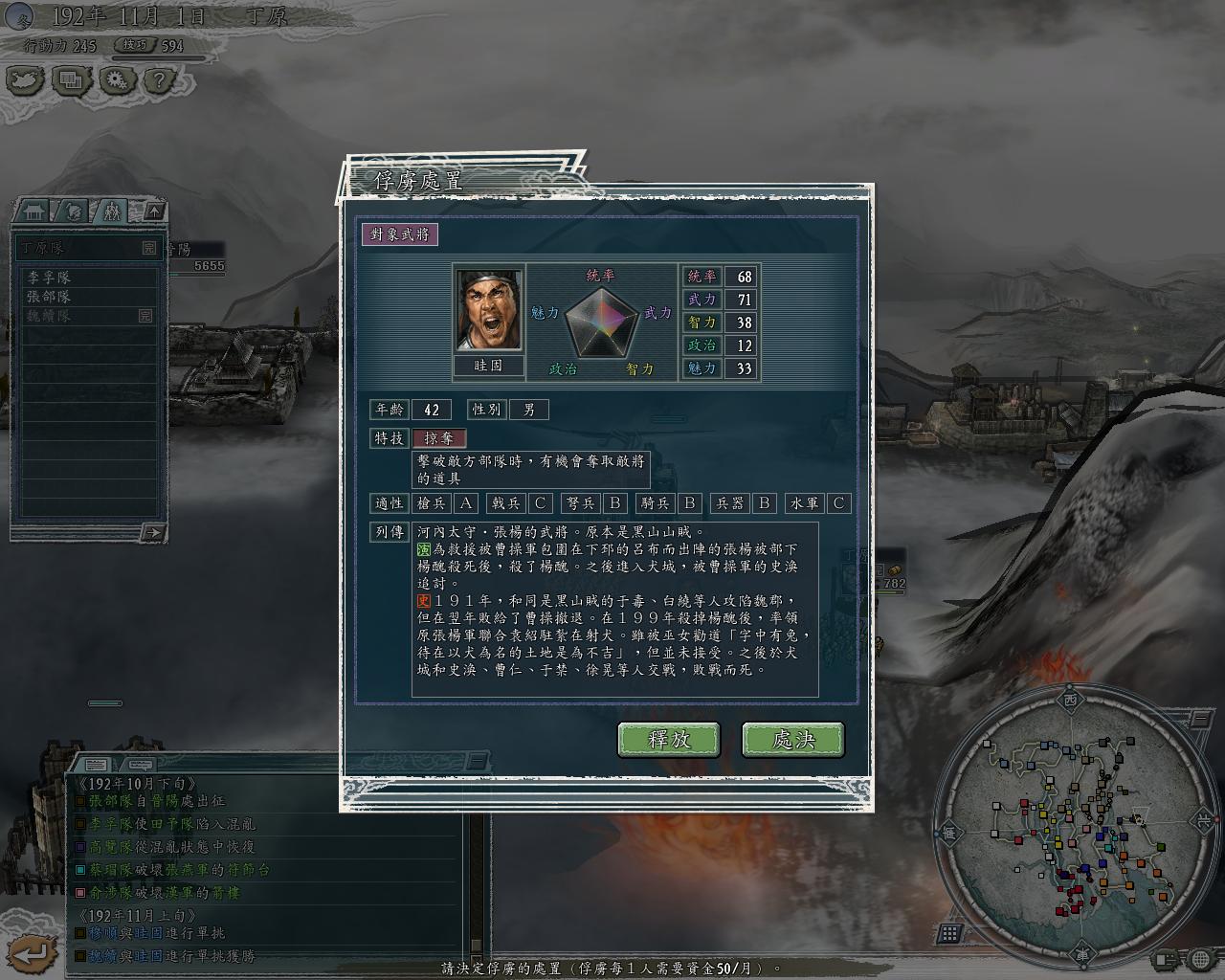1225x980 pixels.
Task: Switch to the city building tab
Action: point(35,211)
